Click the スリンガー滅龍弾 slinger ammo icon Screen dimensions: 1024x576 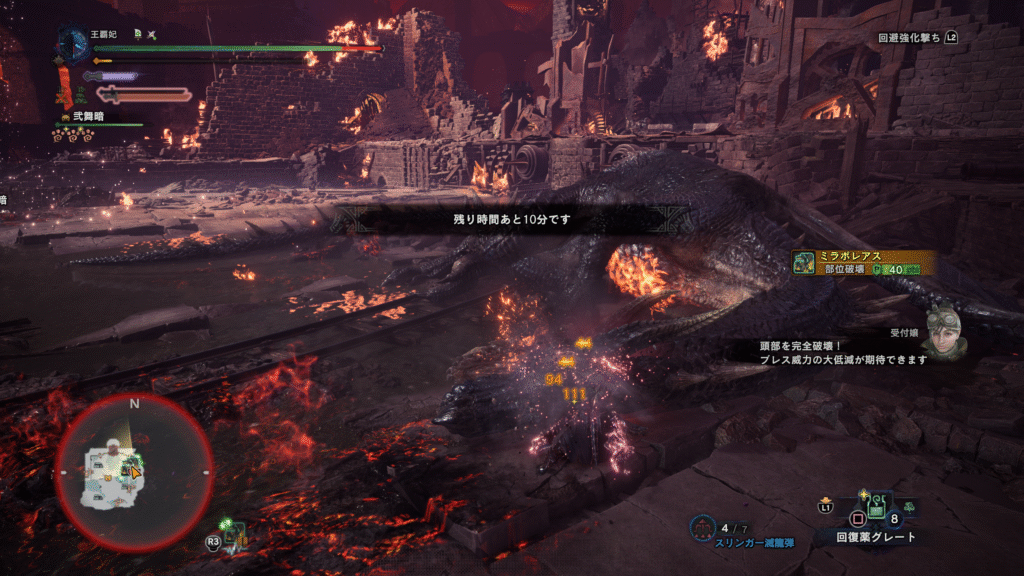click(x=705, y=525)
